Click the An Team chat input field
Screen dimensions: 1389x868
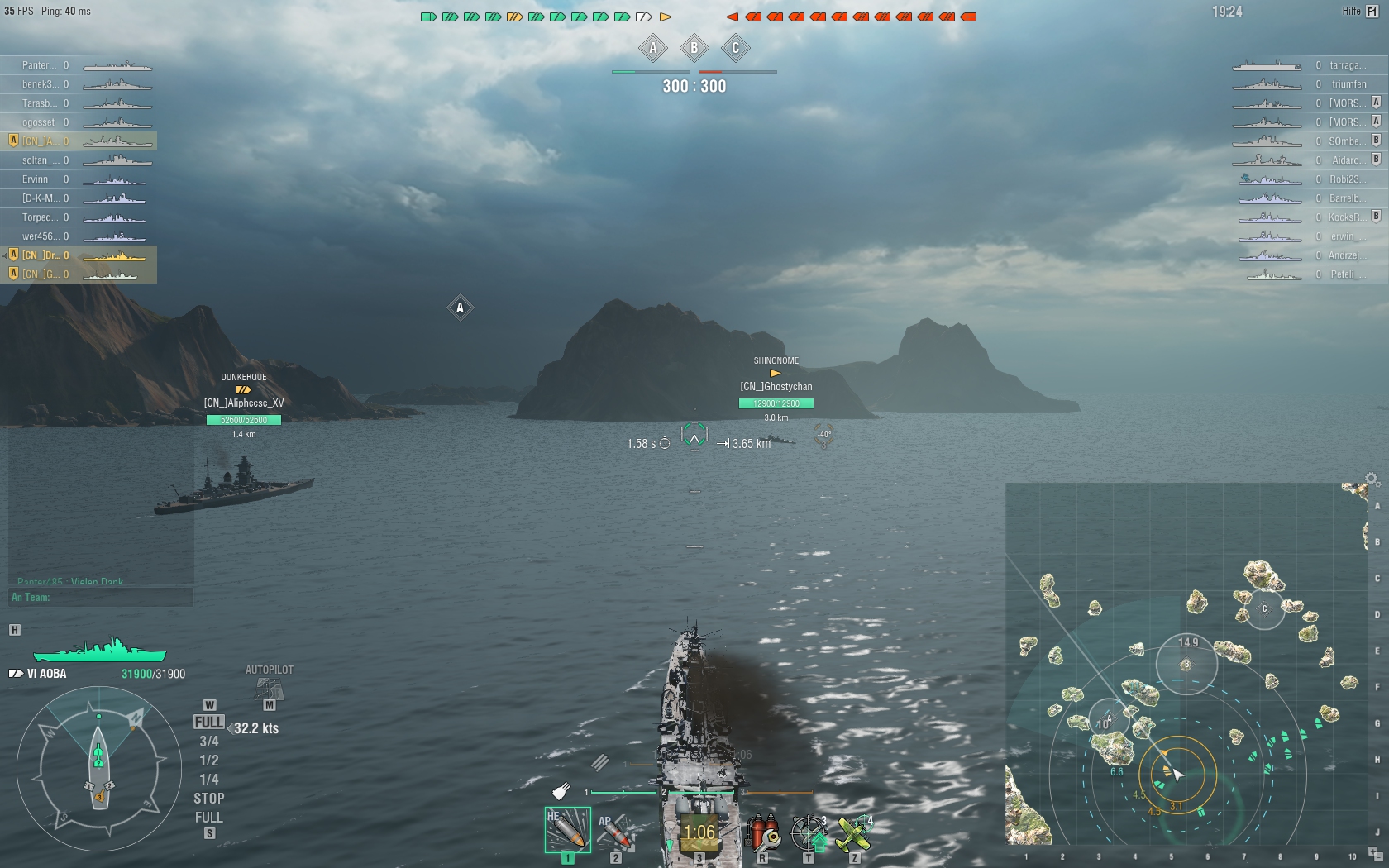[x=99, y=596]
